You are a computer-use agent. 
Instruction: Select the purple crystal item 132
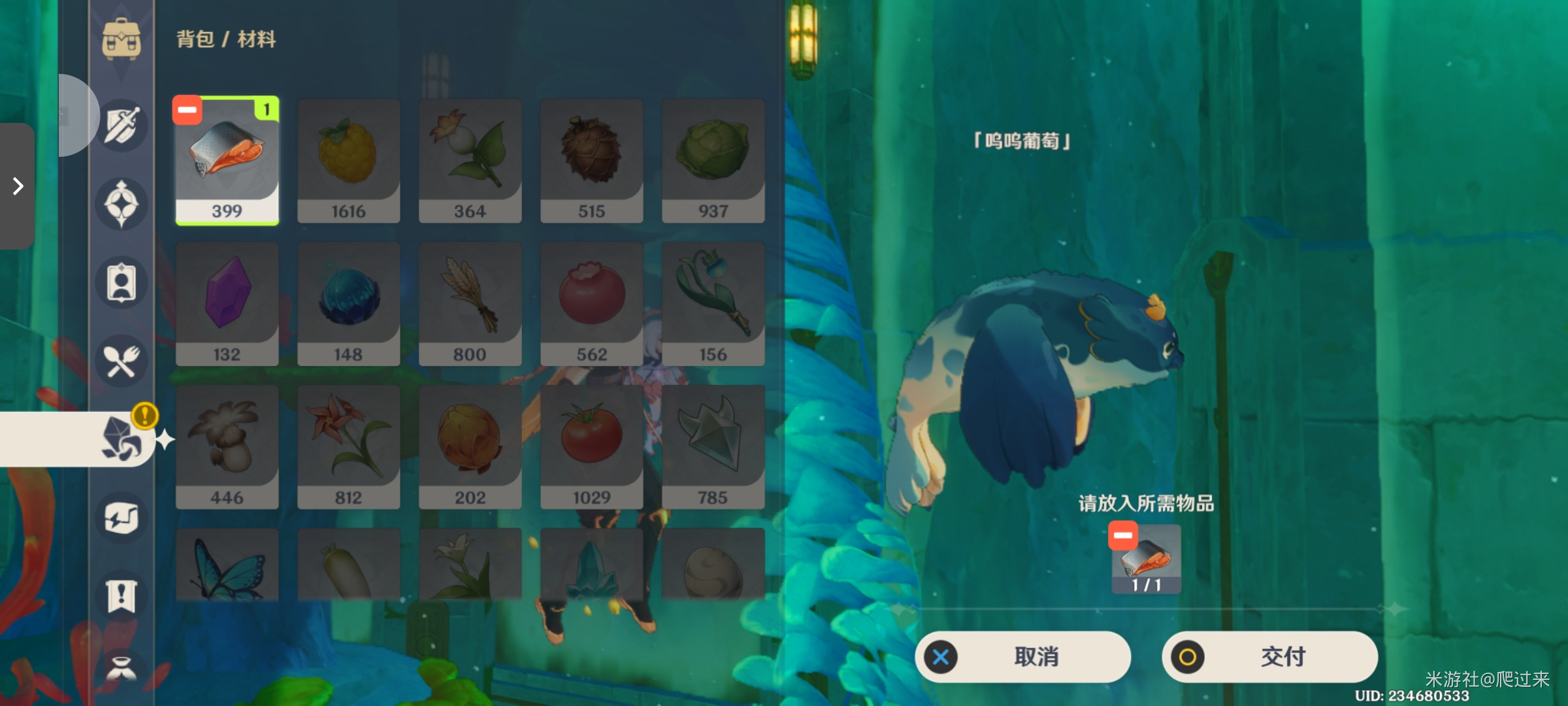(x=227, y=304)
